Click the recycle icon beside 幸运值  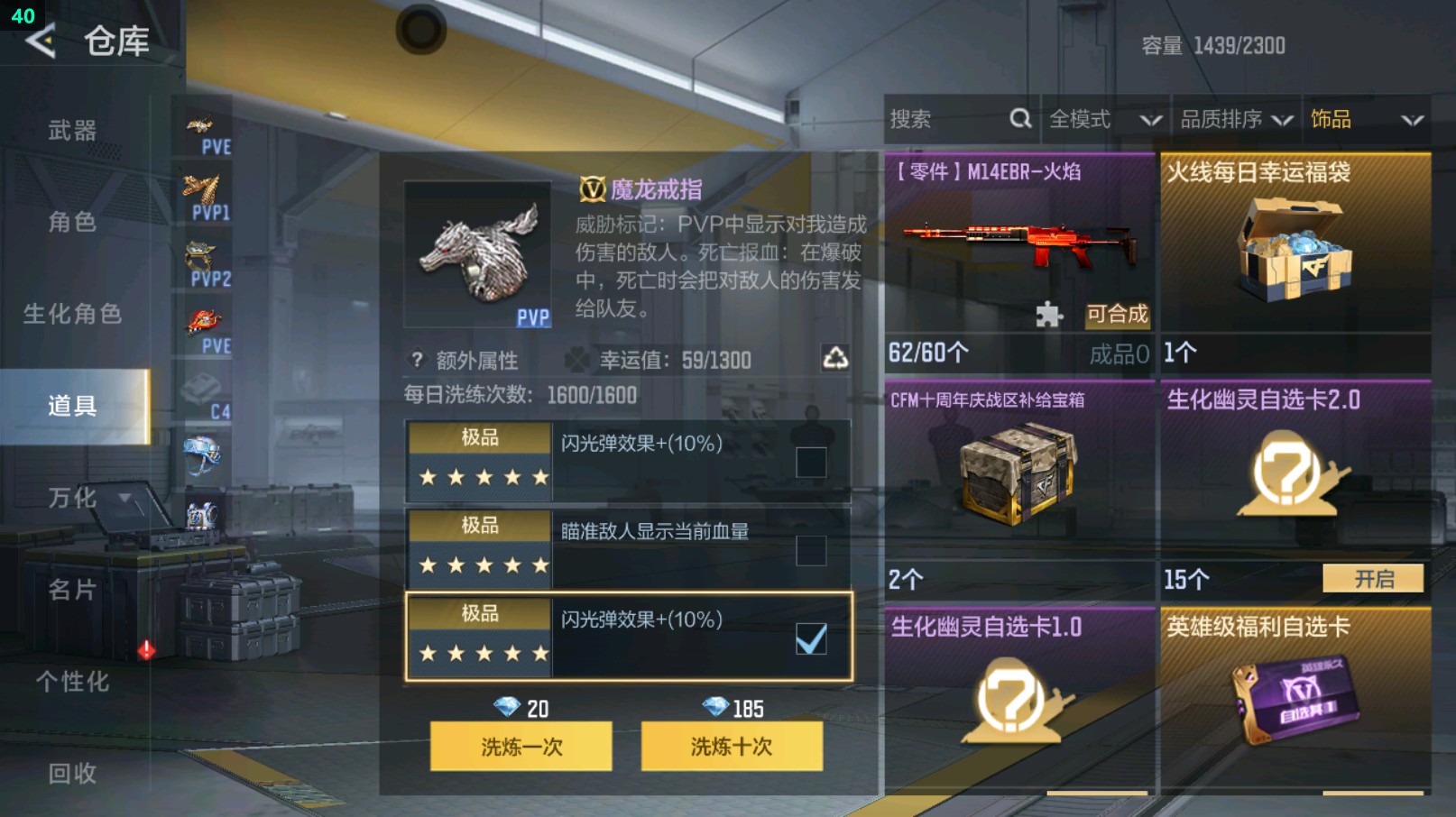[839, 360]
